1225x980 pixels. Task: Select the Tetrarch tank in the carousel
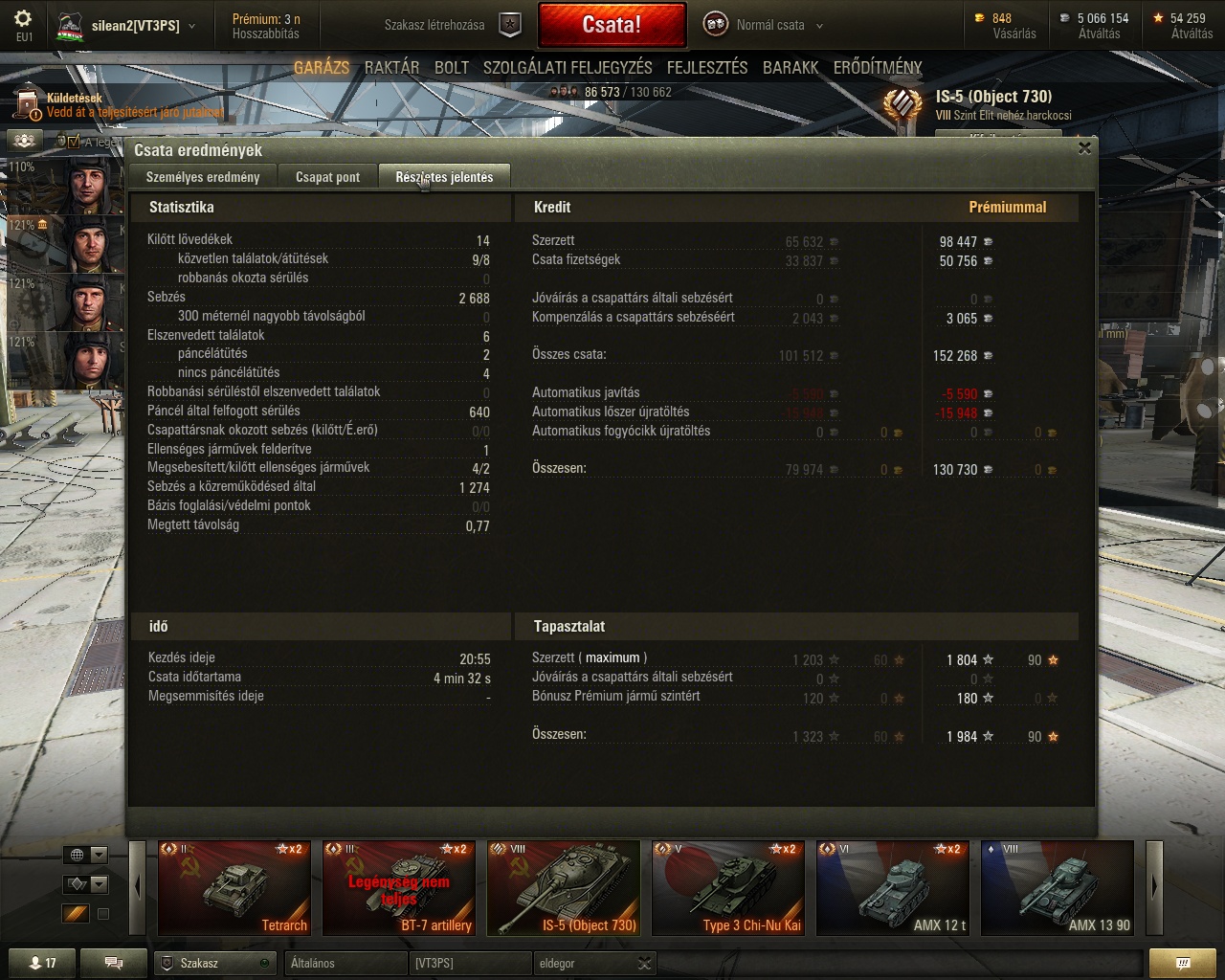234,887
